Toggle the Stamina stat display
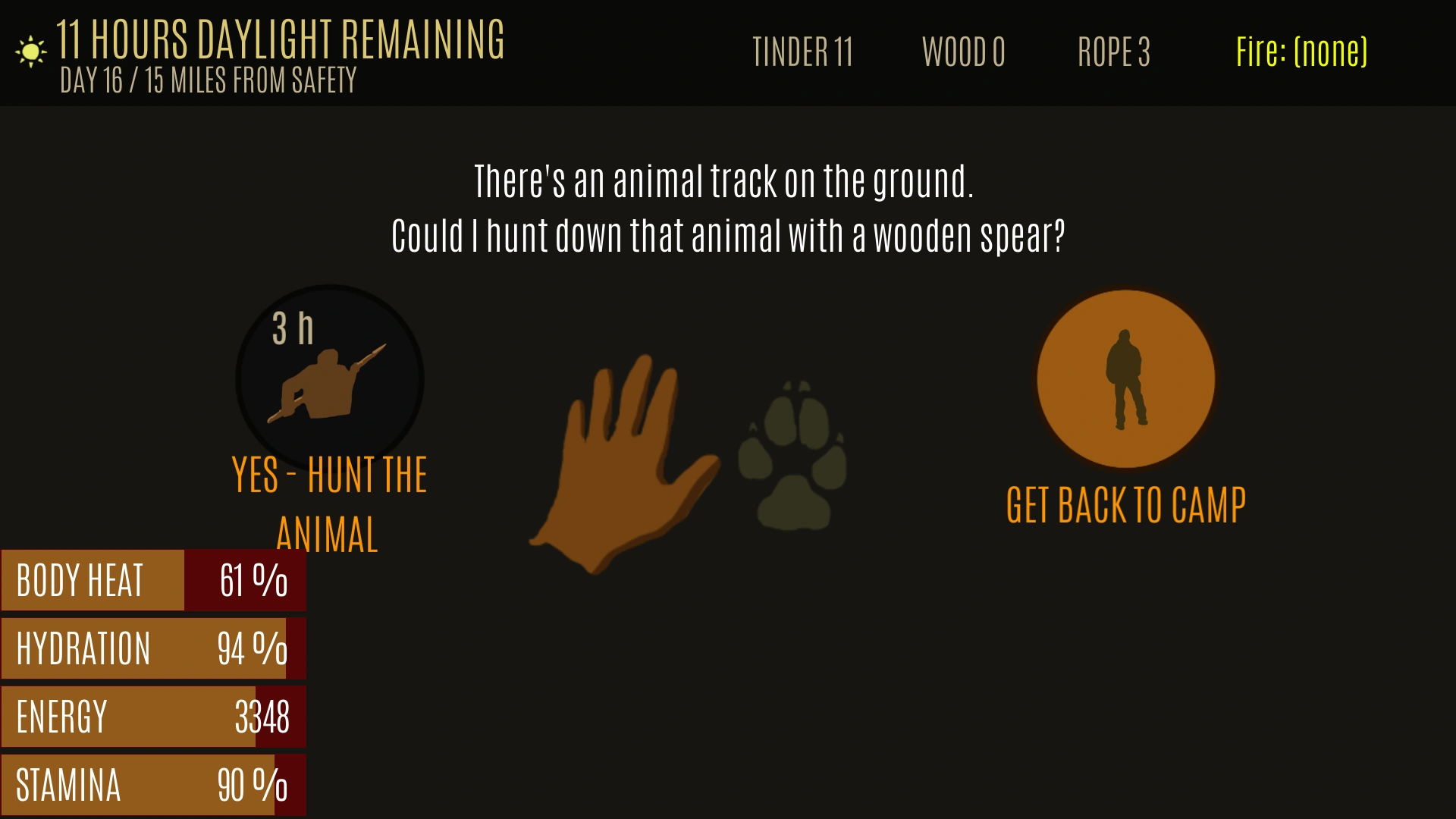Viewport: 1456px width, 819px height. (x=152, y=785)
